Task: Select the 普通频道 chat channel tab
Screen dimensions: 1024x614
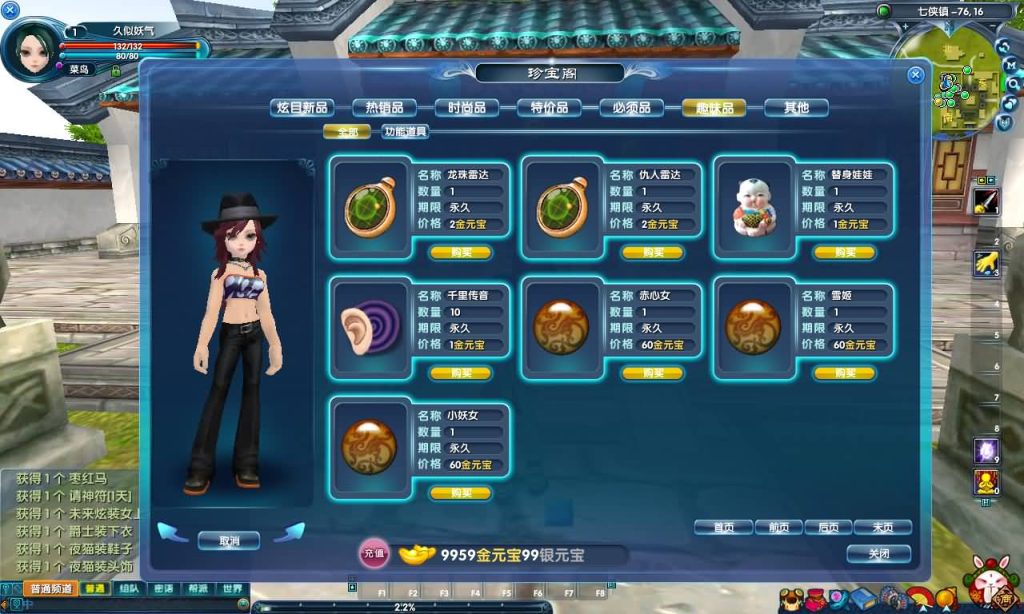Action: click(50, 589)
